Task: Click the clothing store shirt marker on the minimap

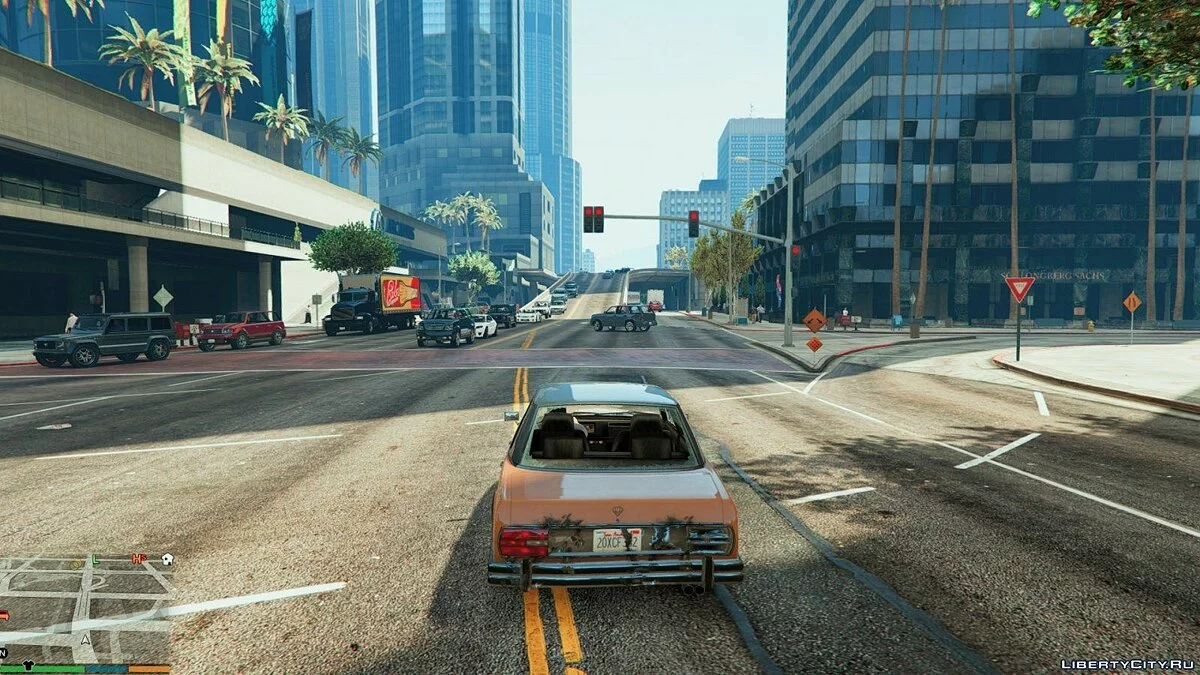Action: [x=29, y=664]
